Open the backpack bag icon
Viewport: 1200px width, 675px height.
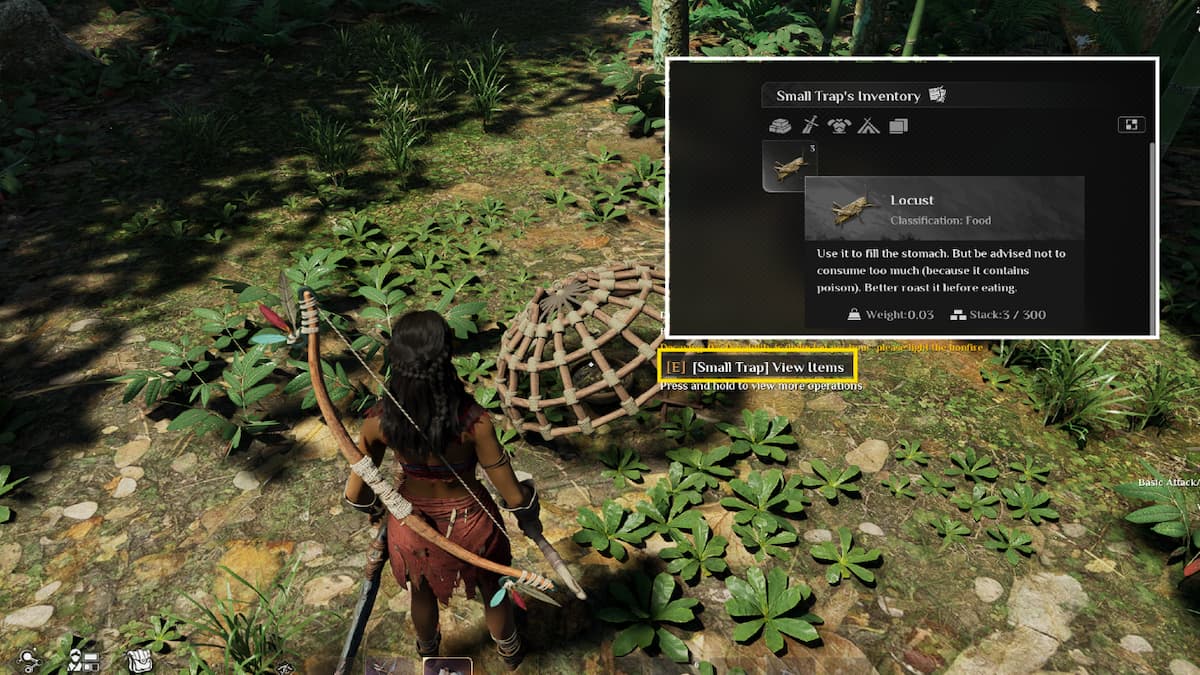[x=138, y=659]
